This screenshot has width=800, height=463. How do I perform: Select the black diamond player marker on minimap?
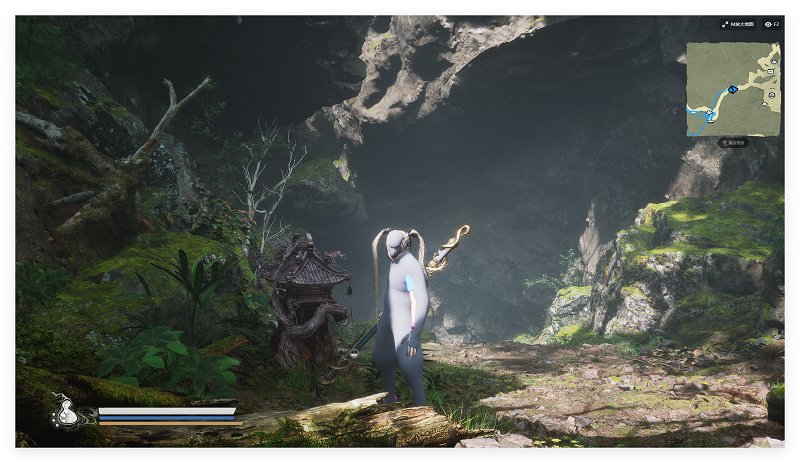(x=732, y=90)
